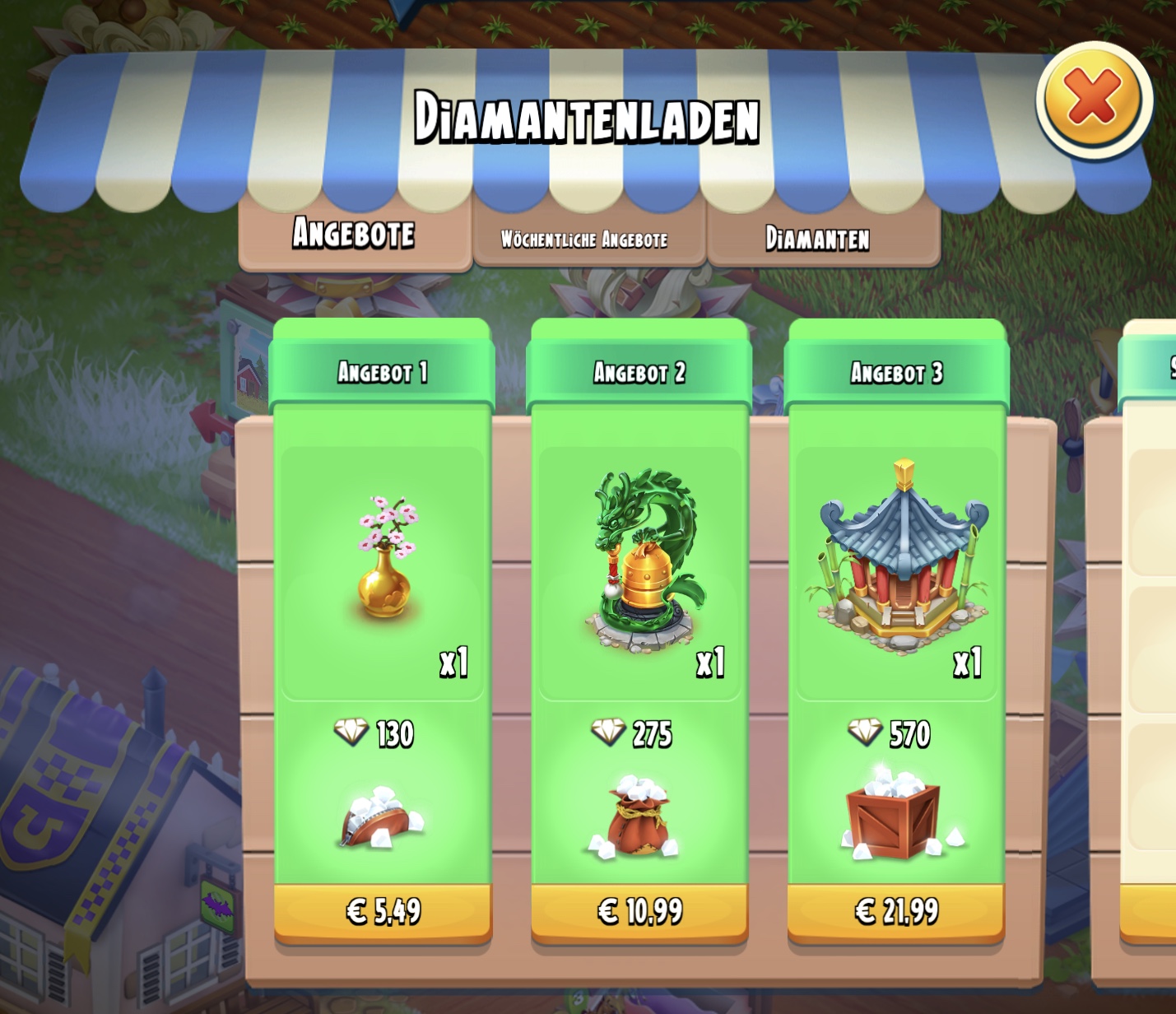Switch to the Angebote tab

pyautogui.click(x=354, y=235)
